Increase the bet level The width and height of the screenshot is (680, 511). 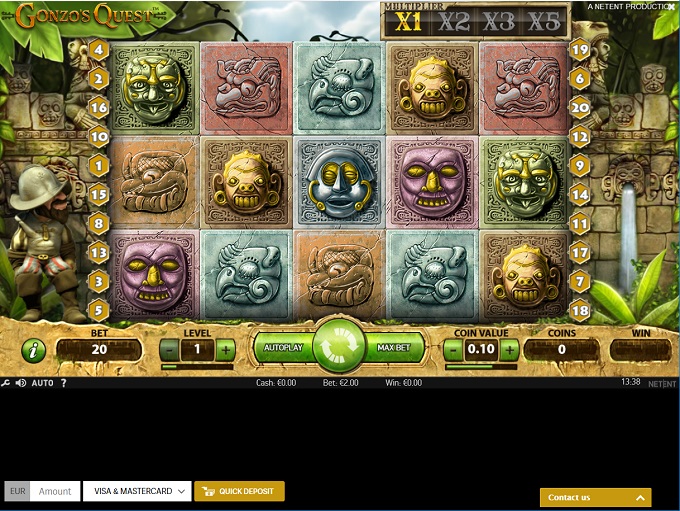(226, 350)
